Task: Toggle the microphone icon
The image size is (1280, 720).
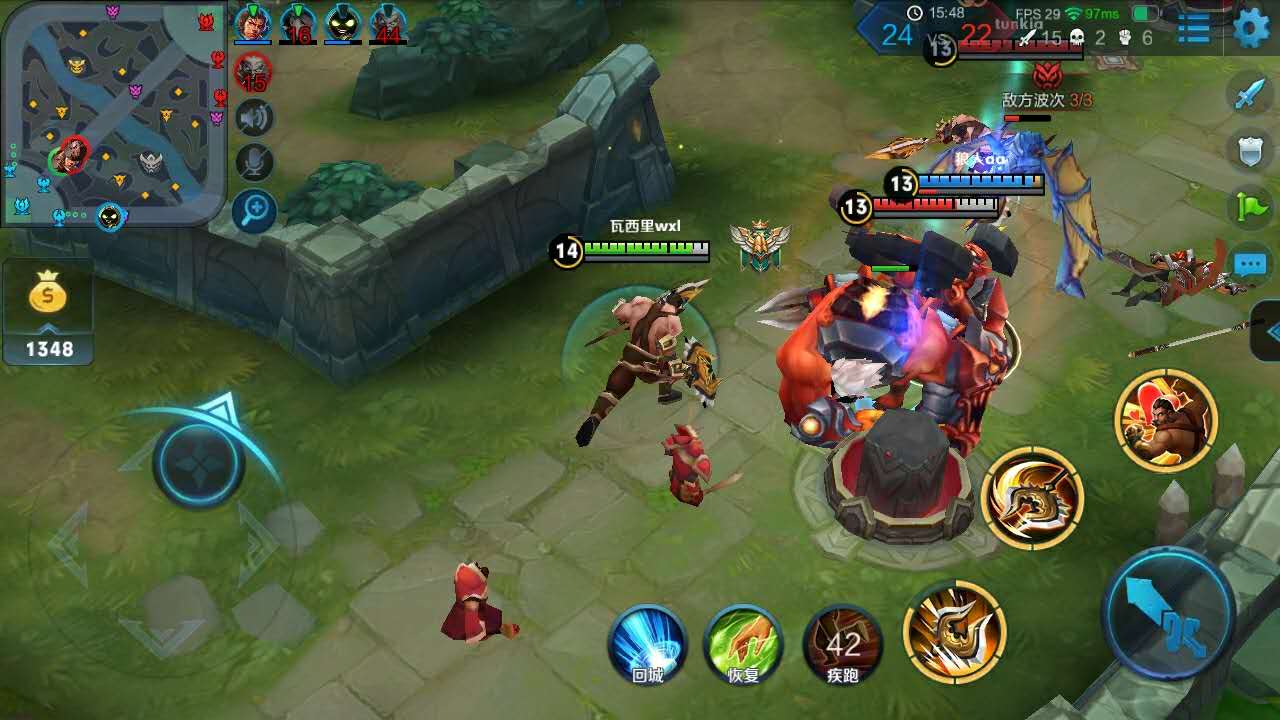Action: coord(255,163)
